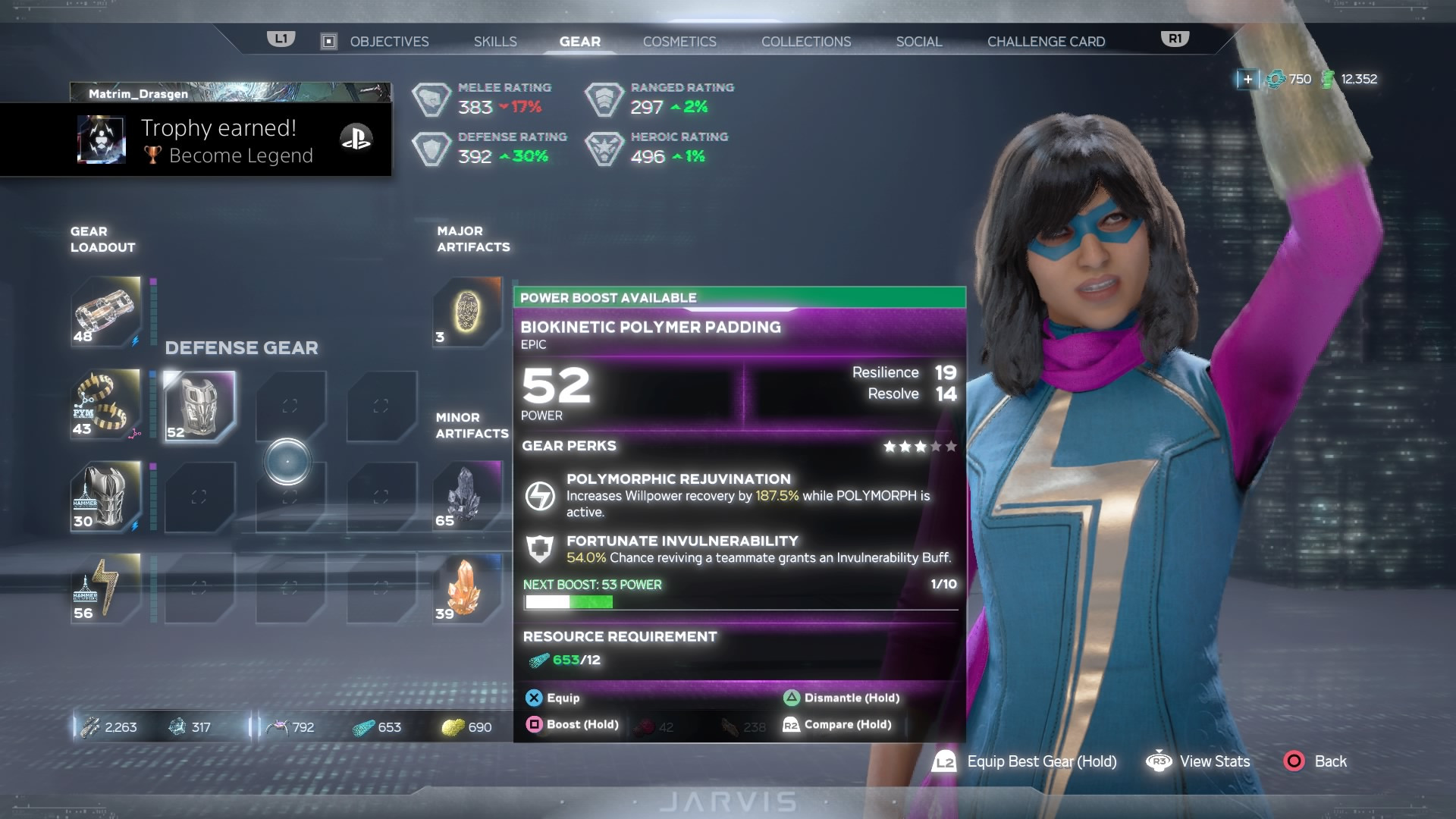This screenshot has width=1456, height=819.
Task: Select the power 65 minor artifact crystal
Action: 467,495
